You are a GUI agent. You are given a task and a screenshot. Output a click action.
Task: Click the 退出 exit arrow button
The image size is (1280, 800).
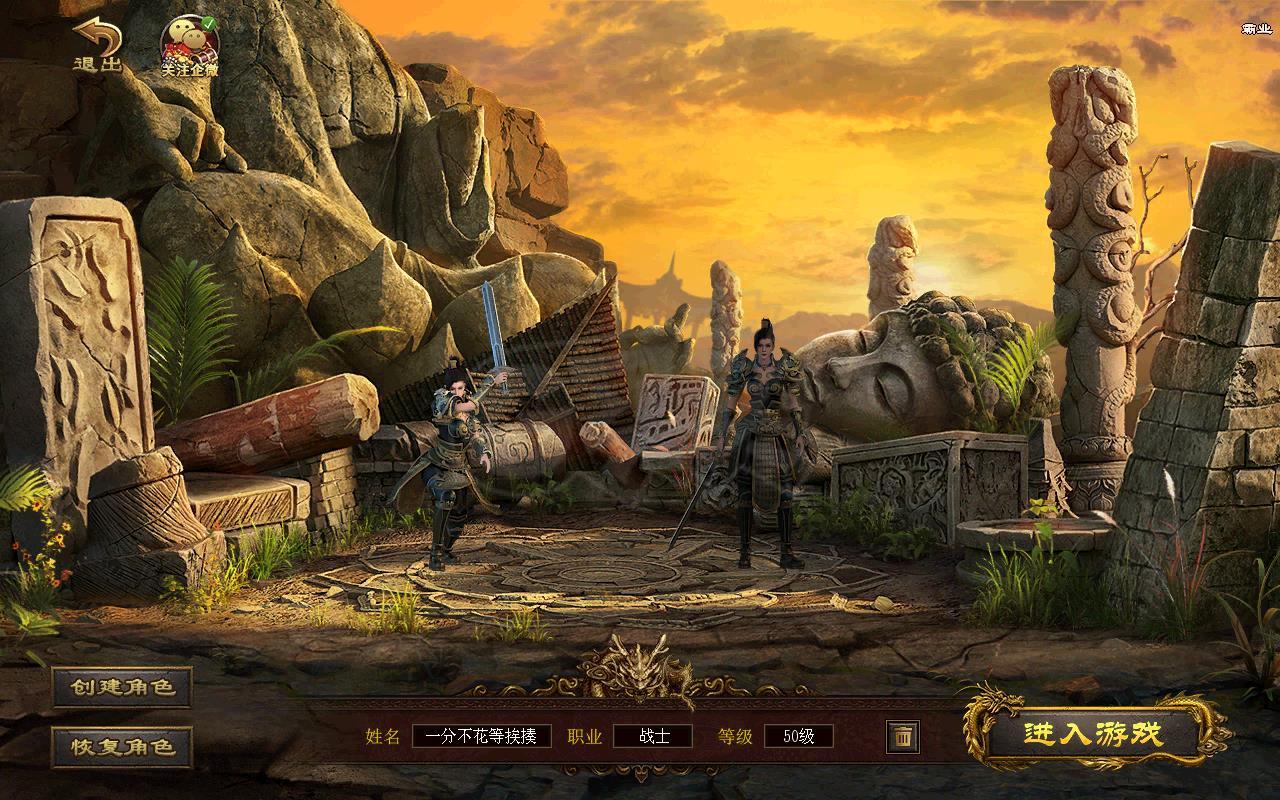(97, 45)
